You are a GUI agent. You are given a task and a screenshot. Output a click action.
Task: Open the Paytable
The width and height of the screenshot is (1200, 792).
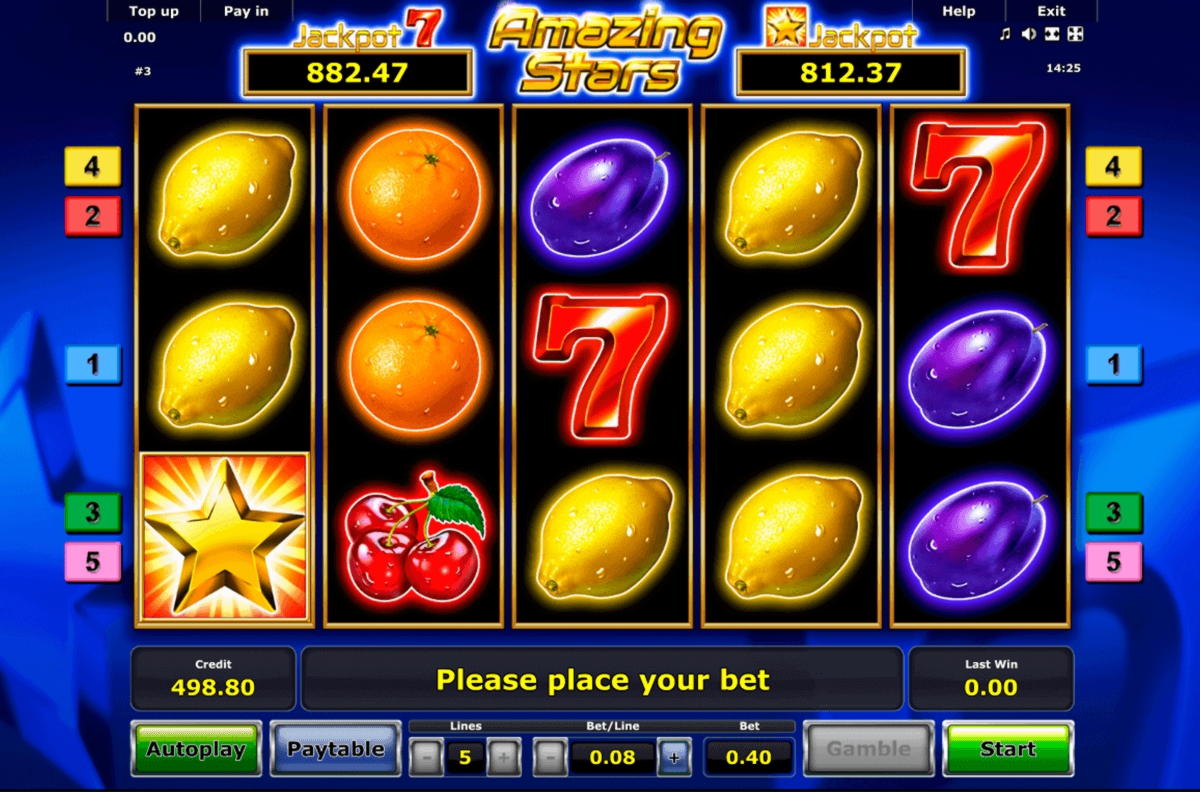pyautogui.click(x=336, y=749)
